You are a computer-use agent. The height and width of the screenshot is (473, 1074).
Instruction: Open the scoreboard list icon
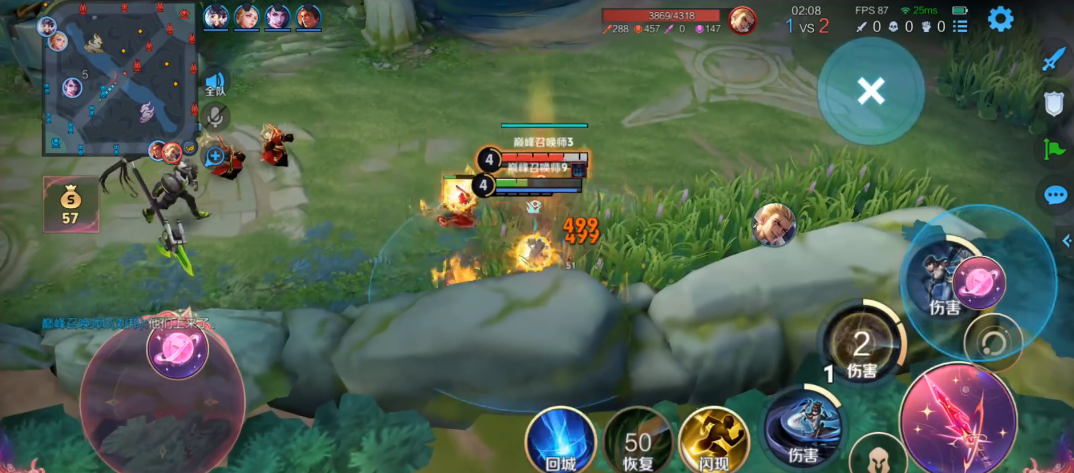(960, 26)
